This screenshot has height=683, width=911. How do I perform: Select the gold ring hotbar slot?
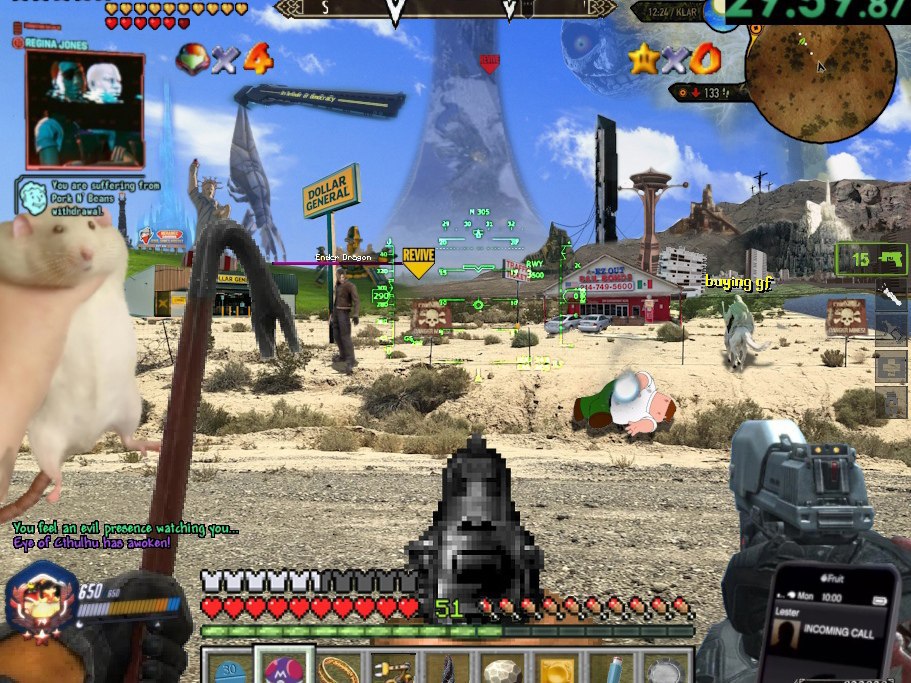tap(338, 668)
